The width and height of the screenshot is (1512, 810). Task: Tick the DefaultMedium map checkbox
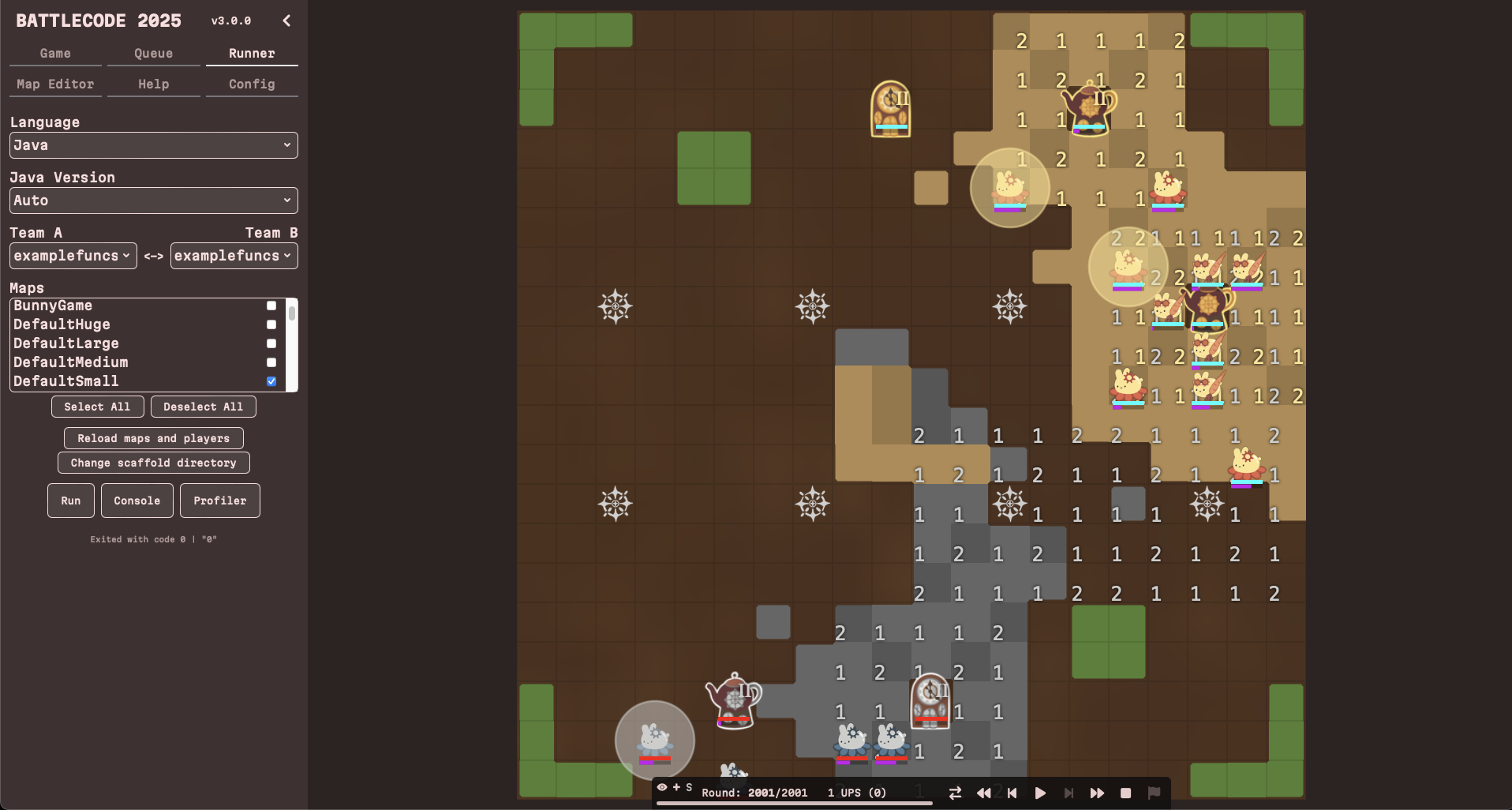271,362
